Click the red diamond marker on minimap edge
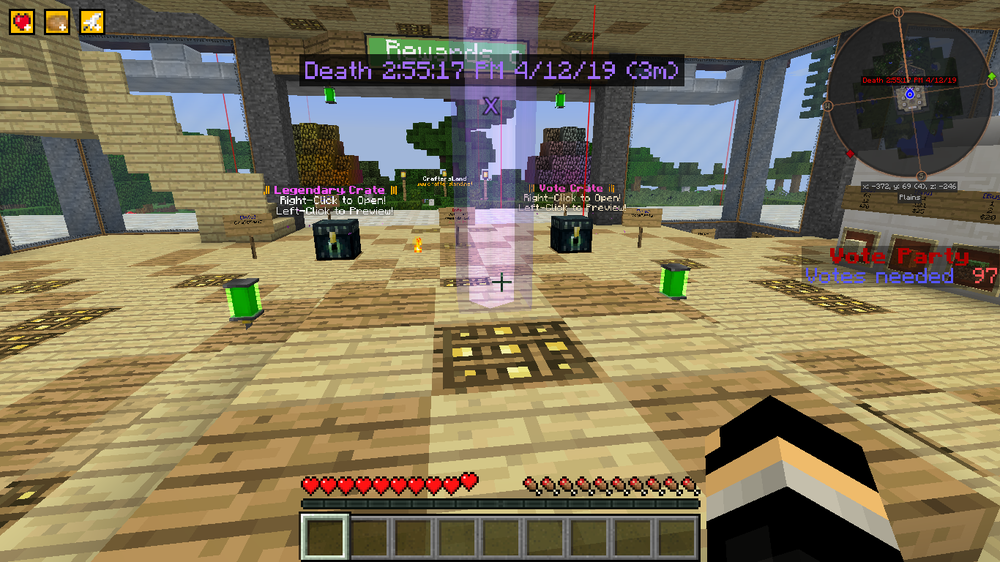 [850, 154]
